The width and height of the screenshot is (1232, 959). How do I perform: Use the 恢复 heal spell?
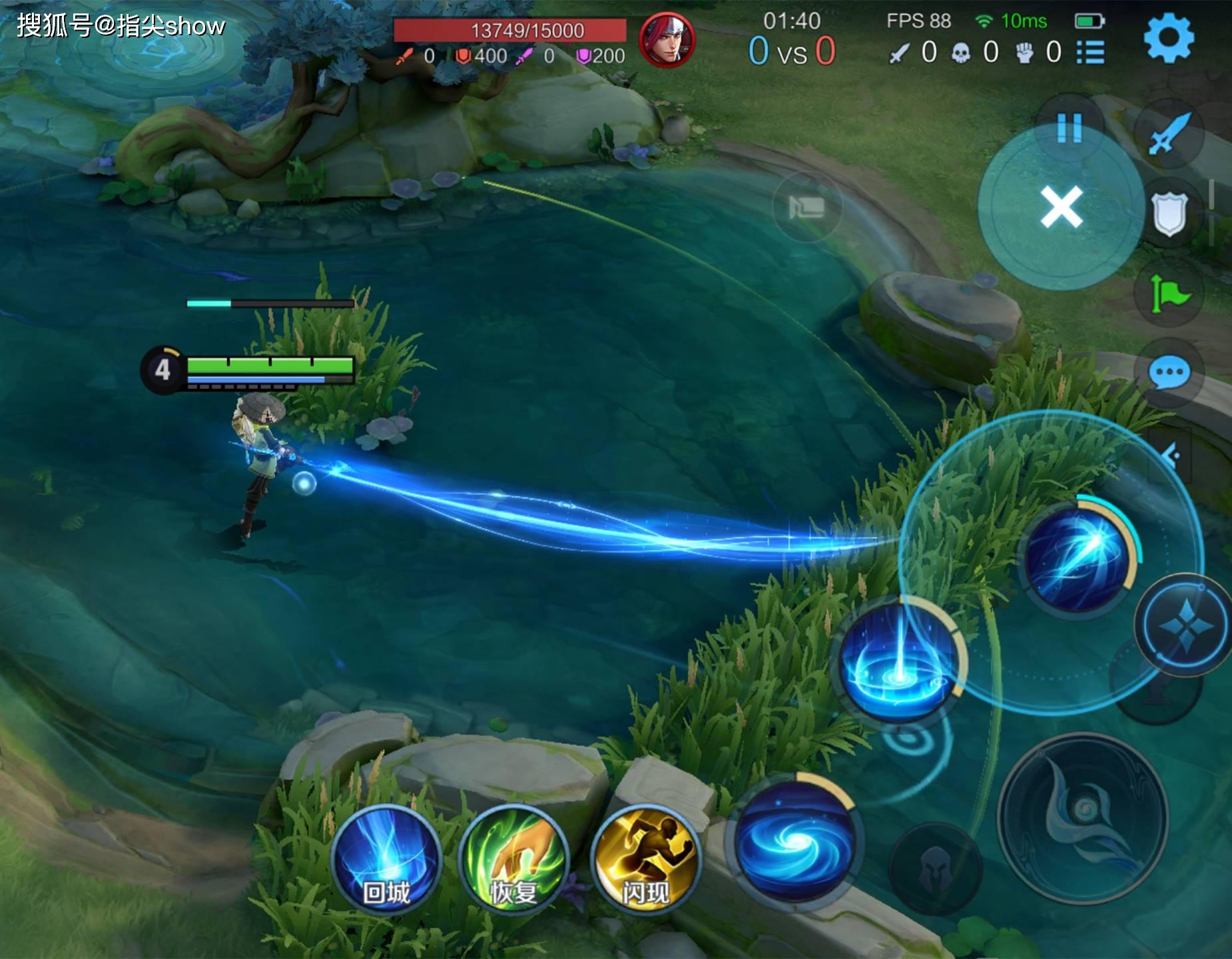click(513, 860)
